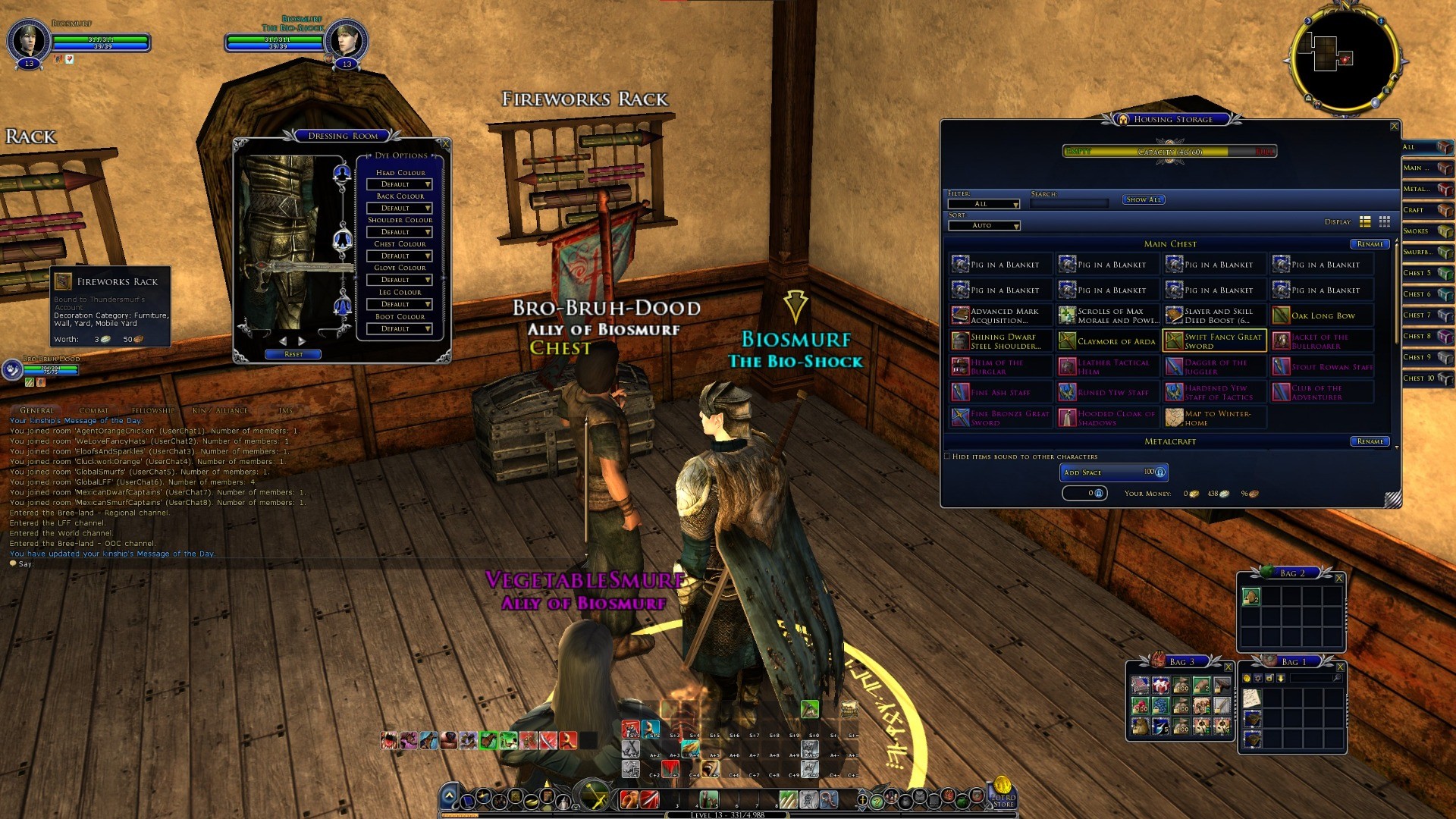Select the Claymore of Arda item
Image resolution: width=1456 pixels, height=819 pixels.
1107,341
